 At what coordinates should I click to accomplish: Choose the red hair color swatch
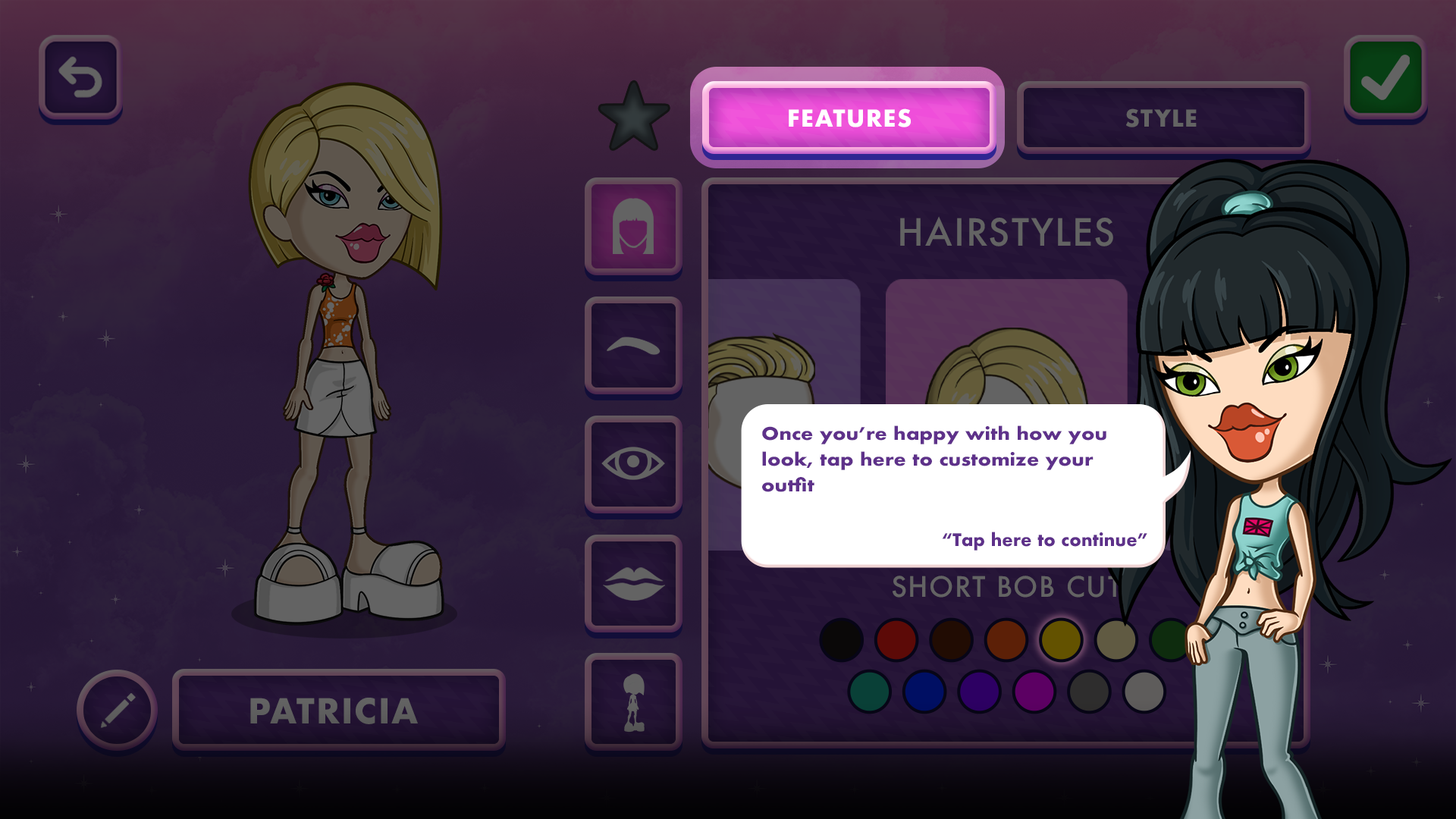896,639
